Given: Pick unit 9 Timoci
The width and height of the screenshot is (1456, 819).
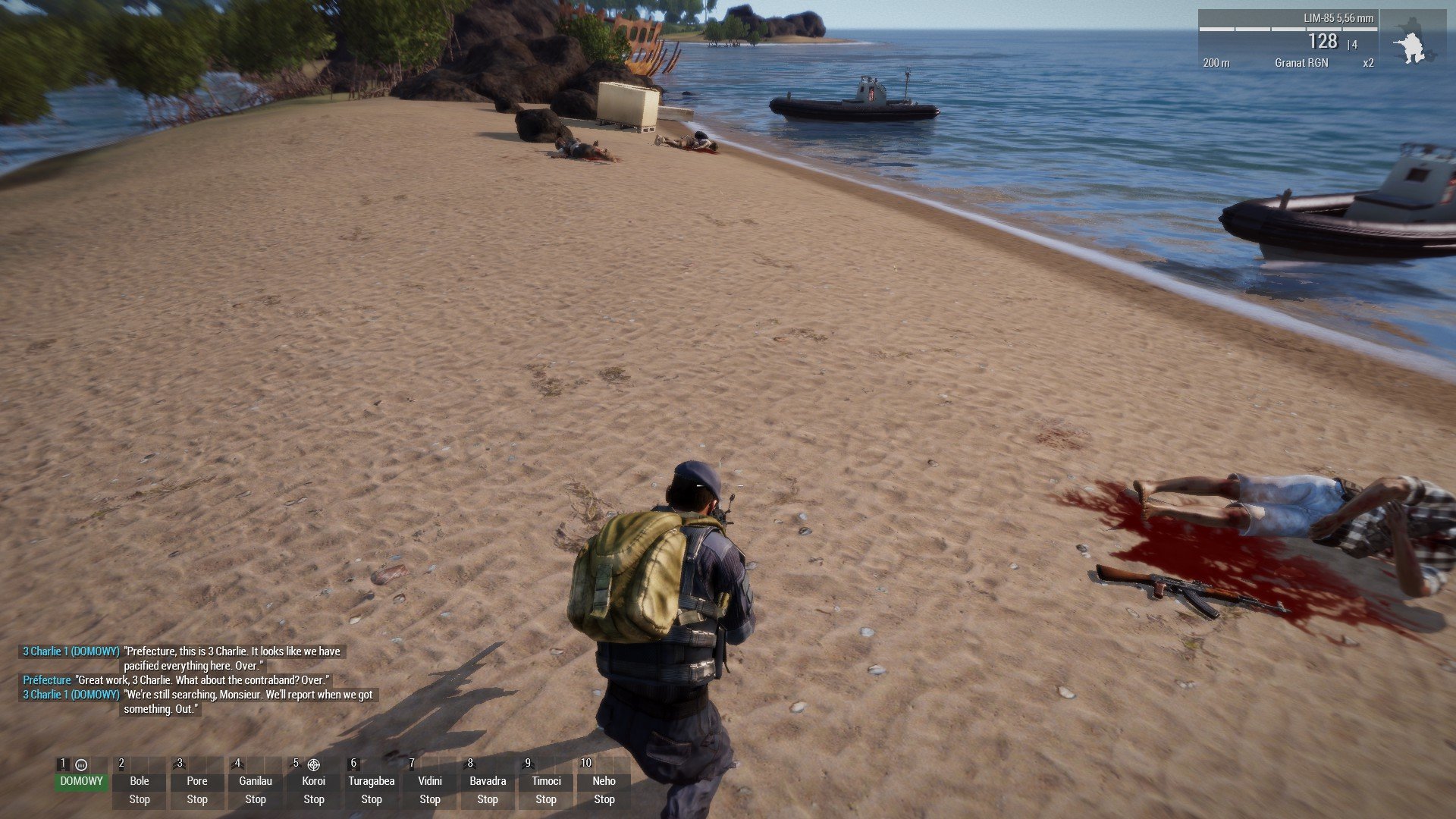Looking at the screenshot, I should (x=546, y=781).
